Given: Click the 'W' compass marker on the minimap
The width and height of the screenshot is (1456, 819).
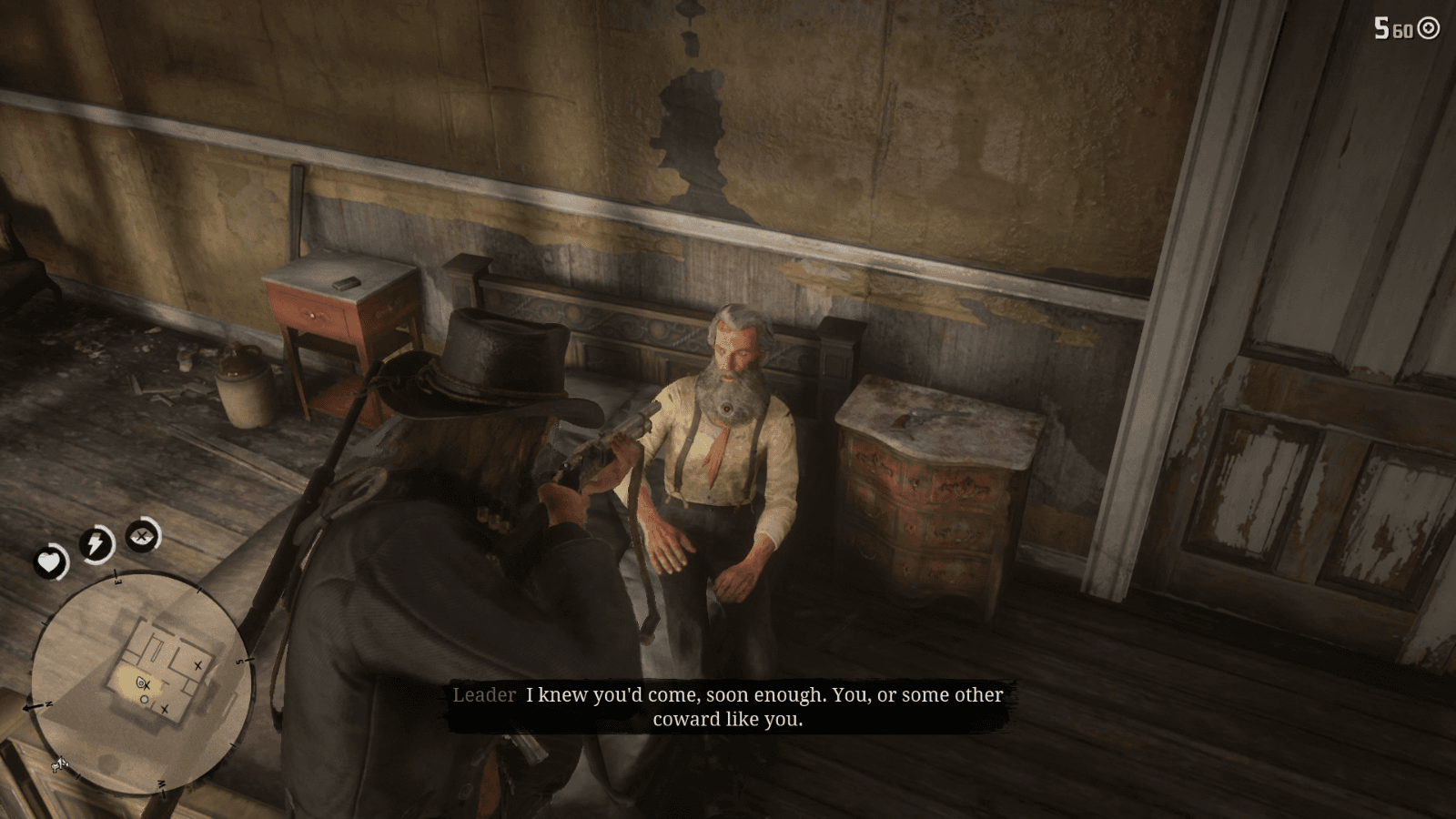Looking at the screenshot, I should (x=163, y=784).
